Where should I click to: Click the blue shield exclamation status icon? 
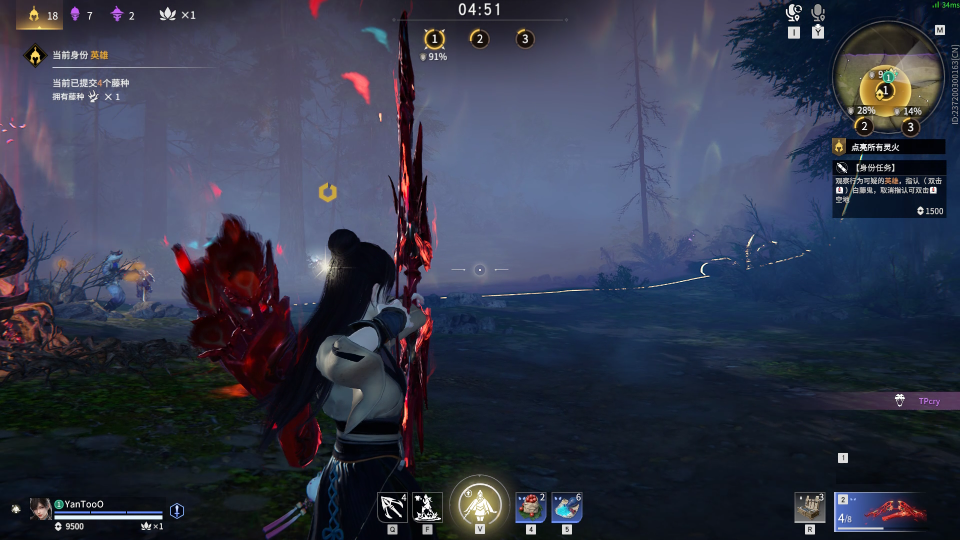177,510
